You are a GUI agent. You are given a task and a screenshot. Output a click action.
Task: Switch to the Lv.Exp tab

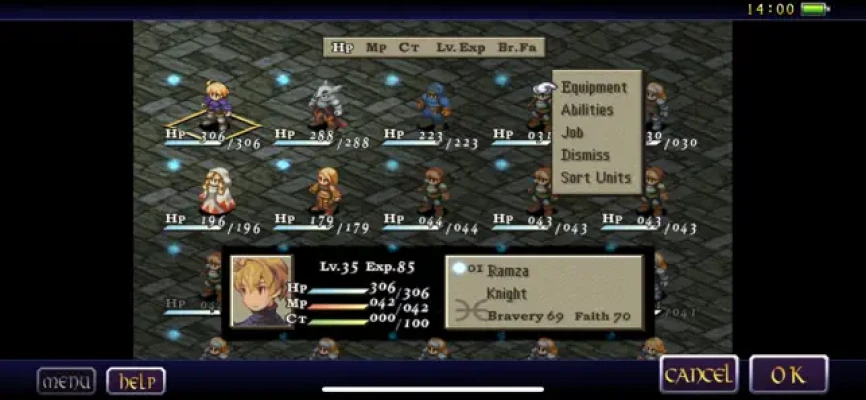[x=460, y=47]
